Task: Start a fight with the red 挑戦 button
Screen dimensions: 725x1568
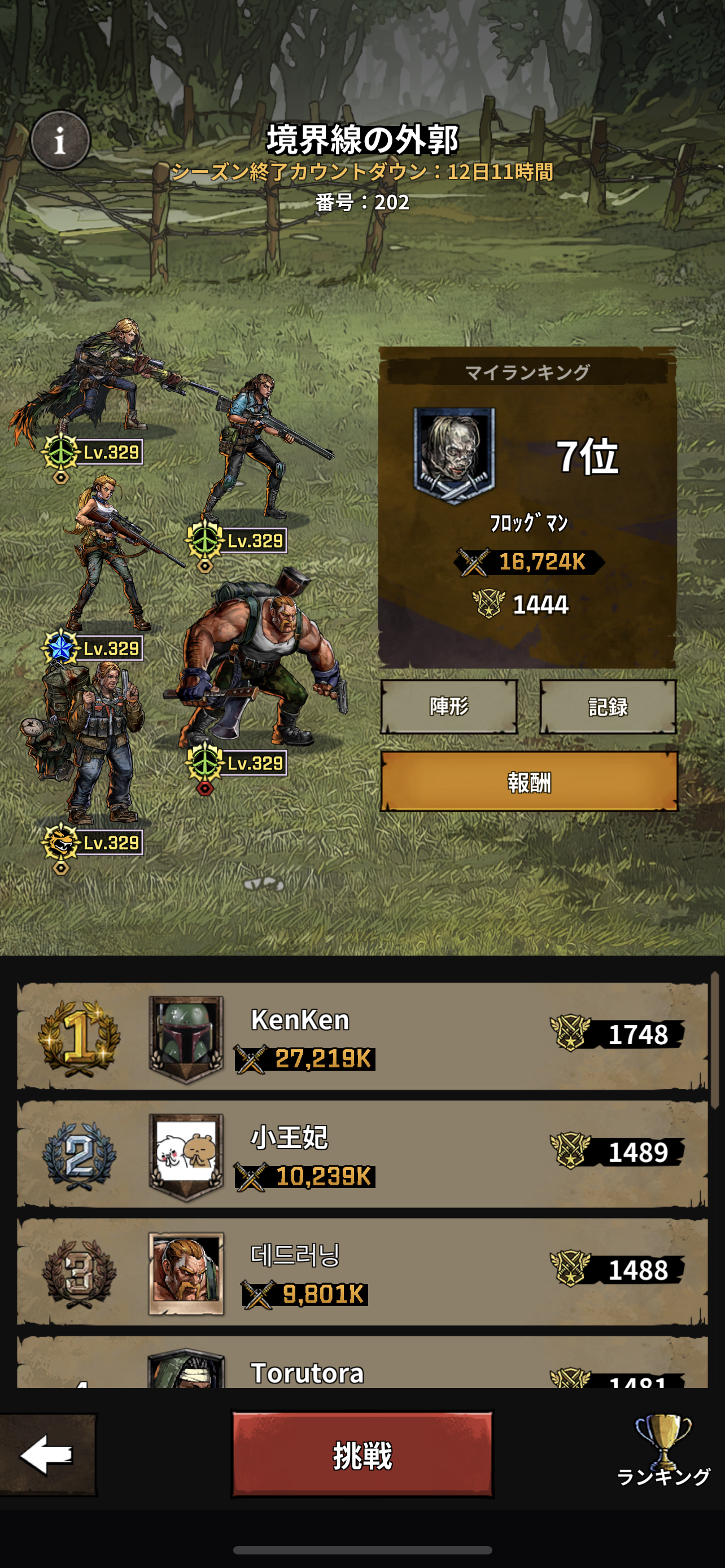Action: [x=362, y=1455]
